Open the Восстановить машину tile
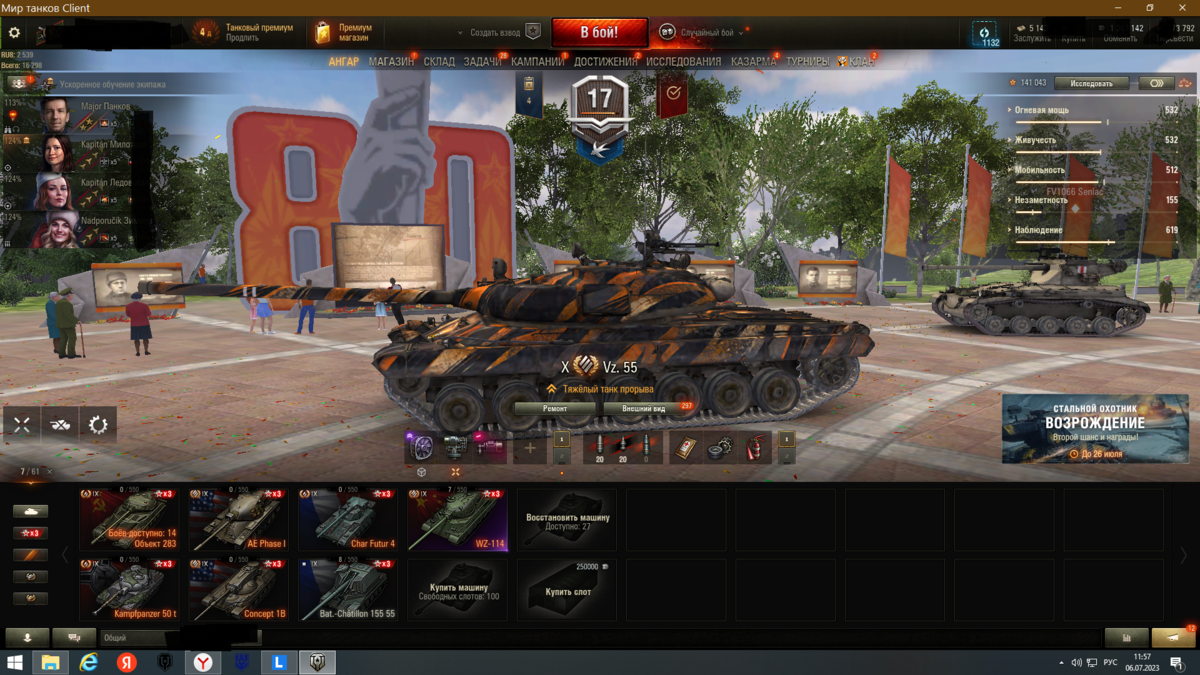1200x675 pixels. pos(567,520)
